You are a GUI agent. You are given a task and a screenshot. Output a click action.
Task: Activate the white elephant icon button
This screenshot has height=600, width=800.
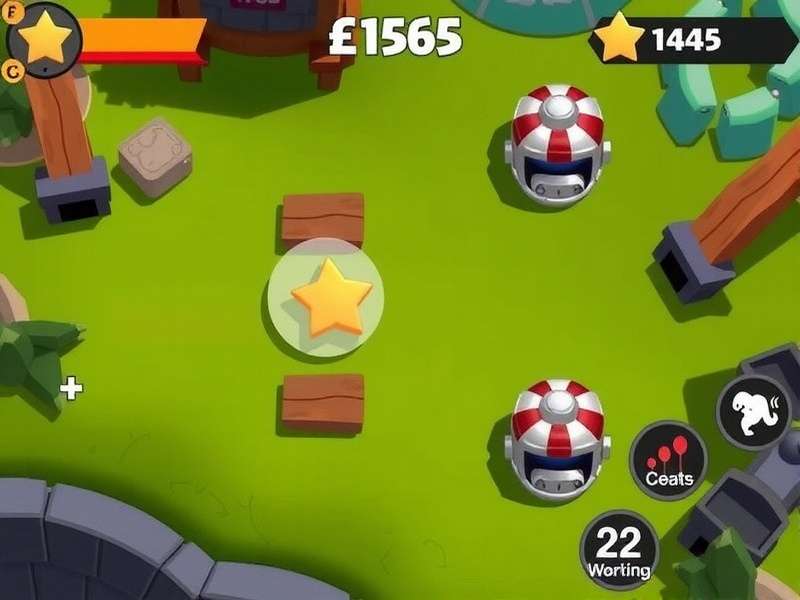point(754,412)
